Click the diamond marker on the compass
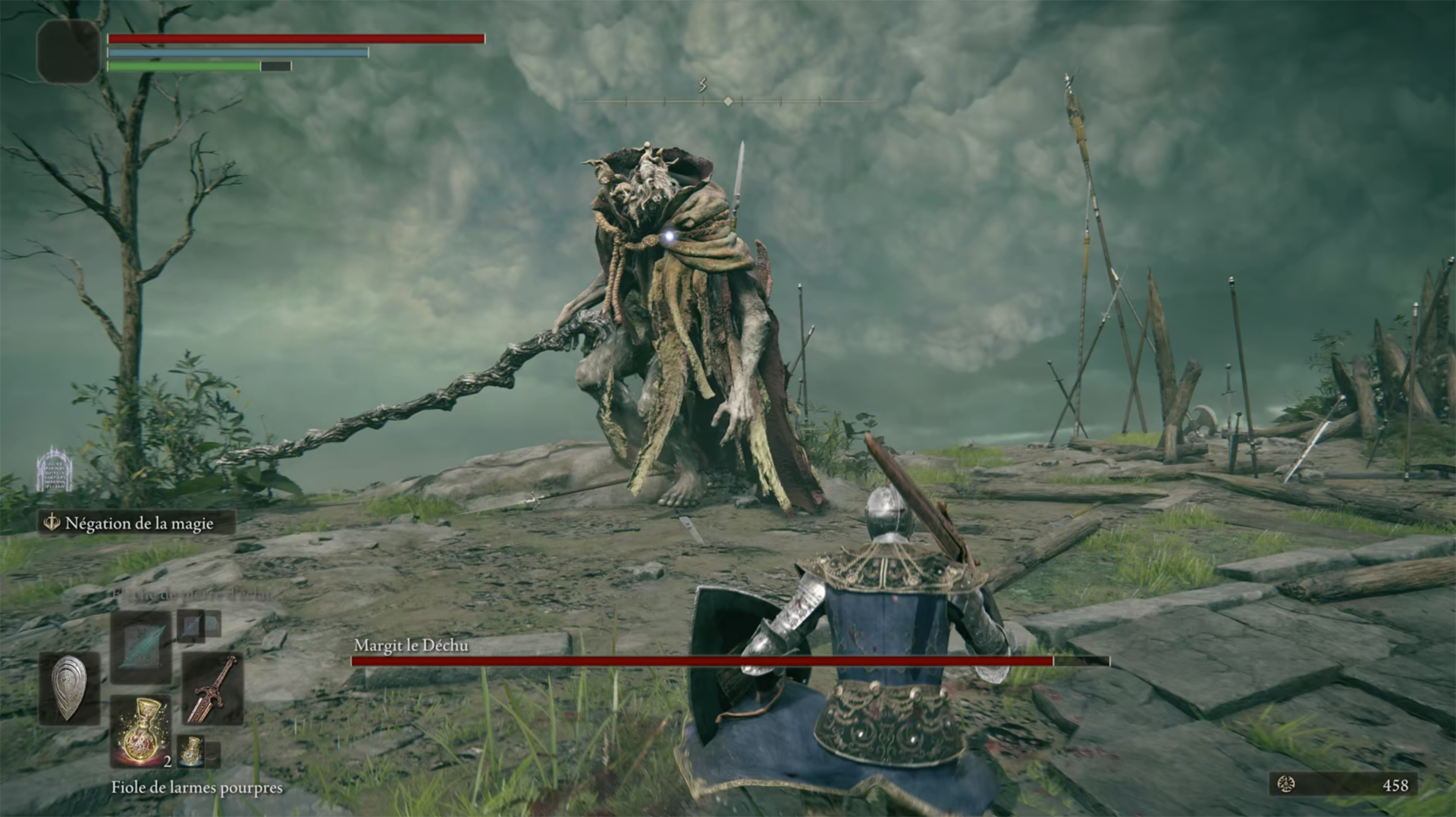This screenshot has height=817, width=1456. [x=727, y=99]
